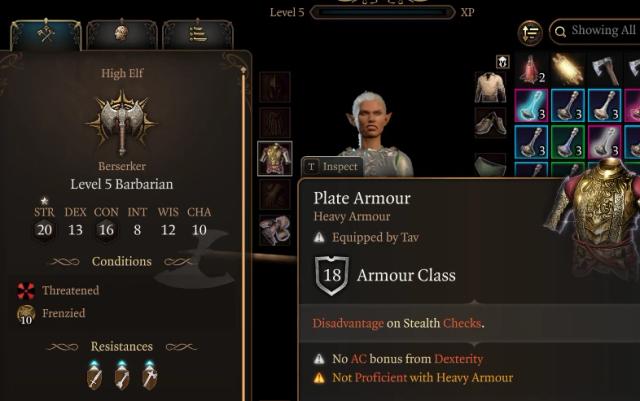
Task: Click the Frenzied condition entry
Action: 62,314
